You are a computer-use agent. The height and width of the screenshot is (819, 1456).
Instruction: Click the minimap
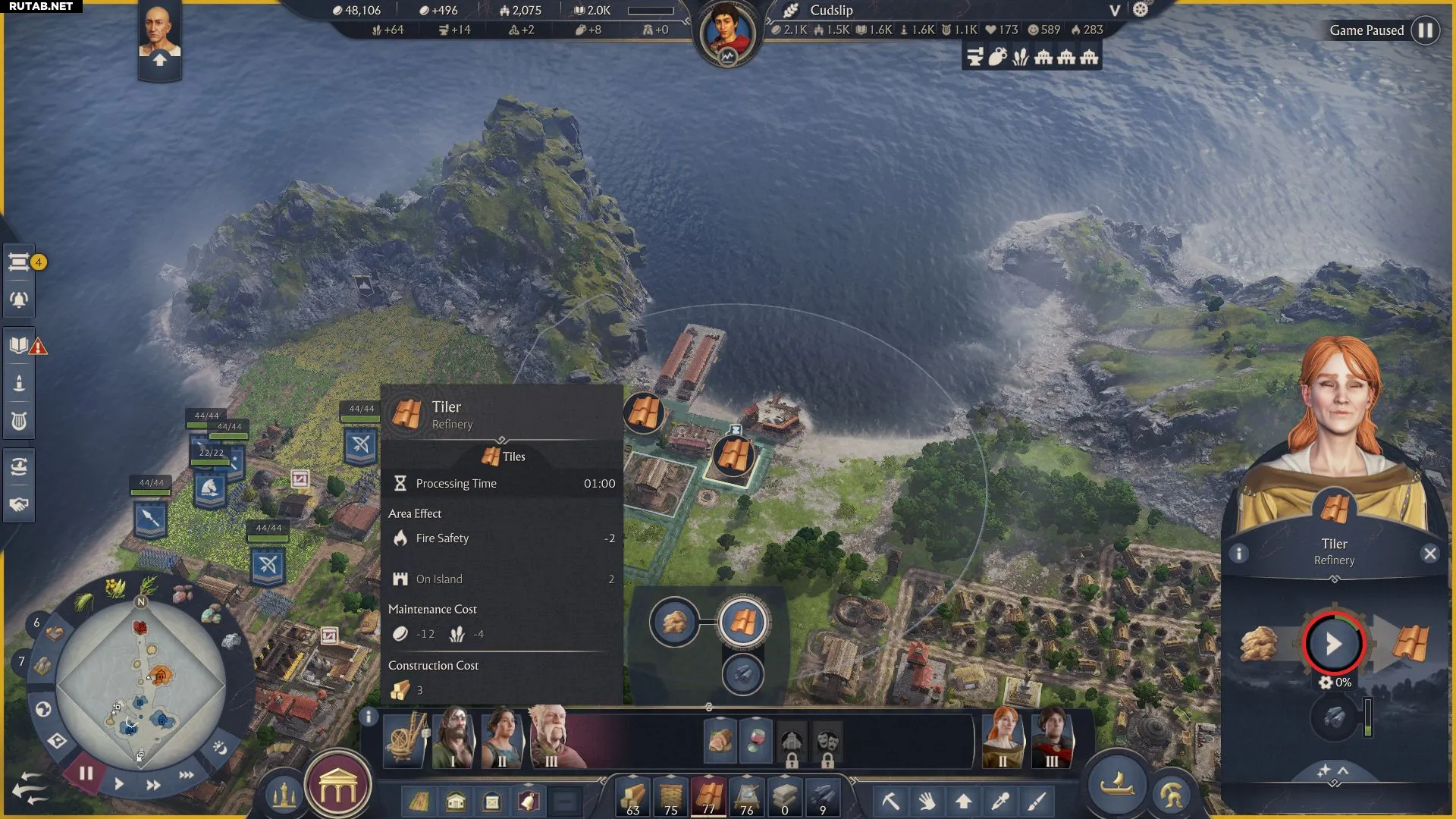tap(140, 685)
